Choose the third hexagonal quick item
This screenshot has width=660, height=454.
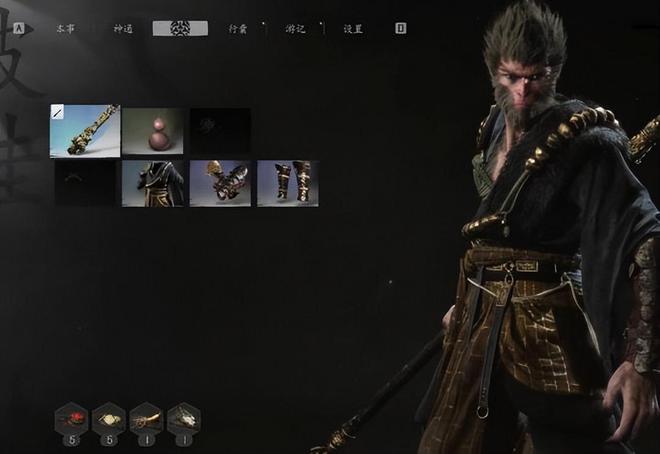[146, 417]
